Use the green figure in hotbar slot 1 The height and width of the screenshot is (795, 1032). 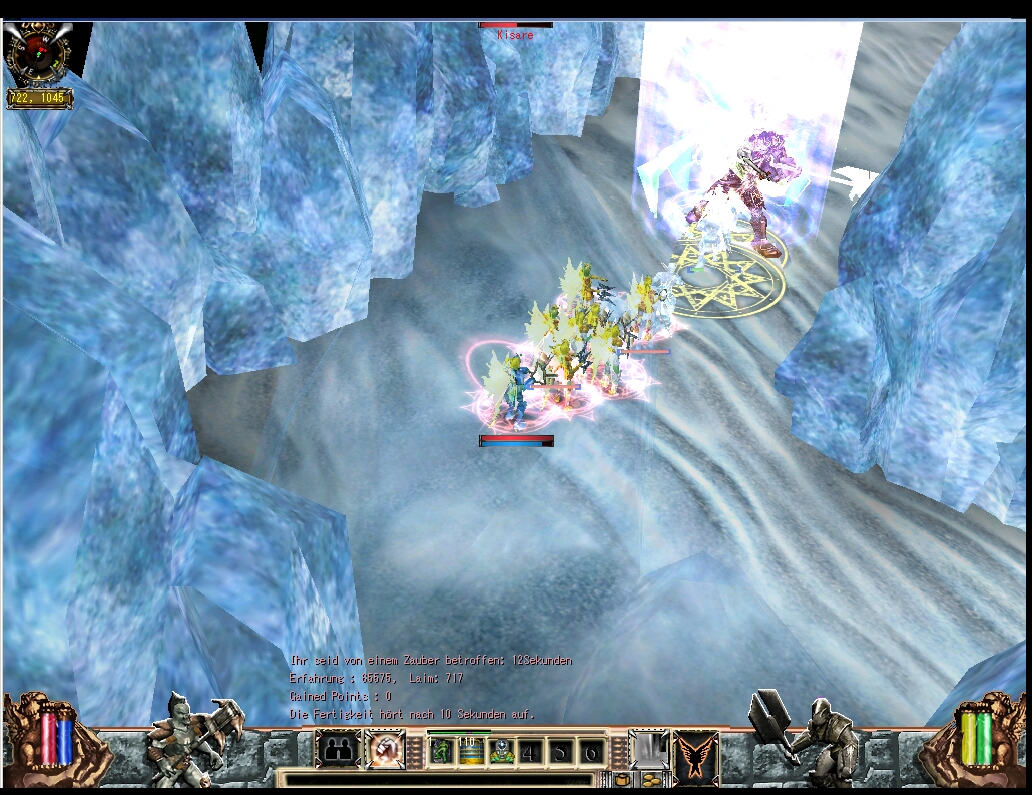click(442, 752)
